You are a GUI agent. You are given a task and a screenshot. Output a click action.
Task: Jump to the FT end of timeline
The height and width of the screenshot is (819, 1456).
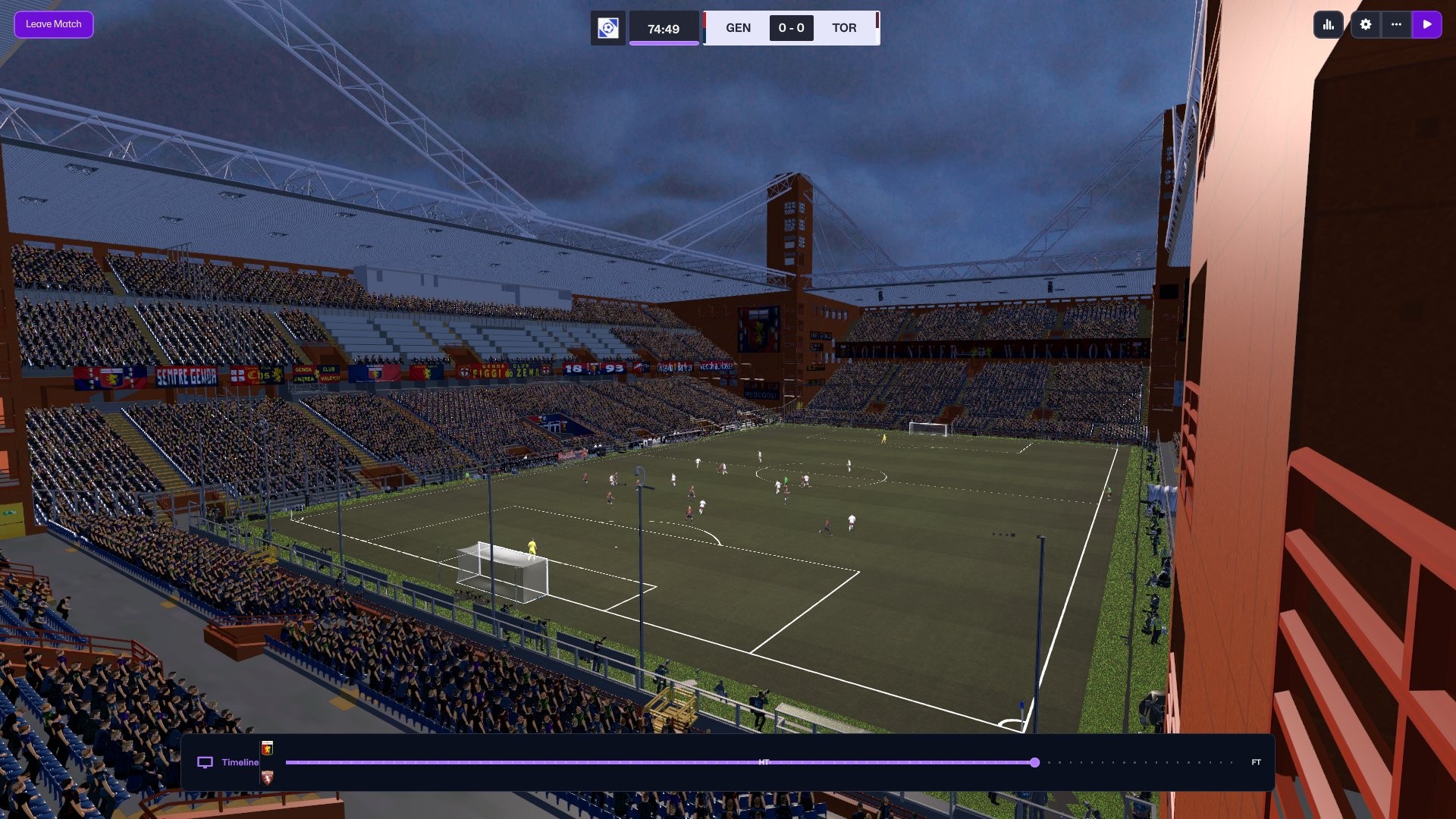point(1256,762)
